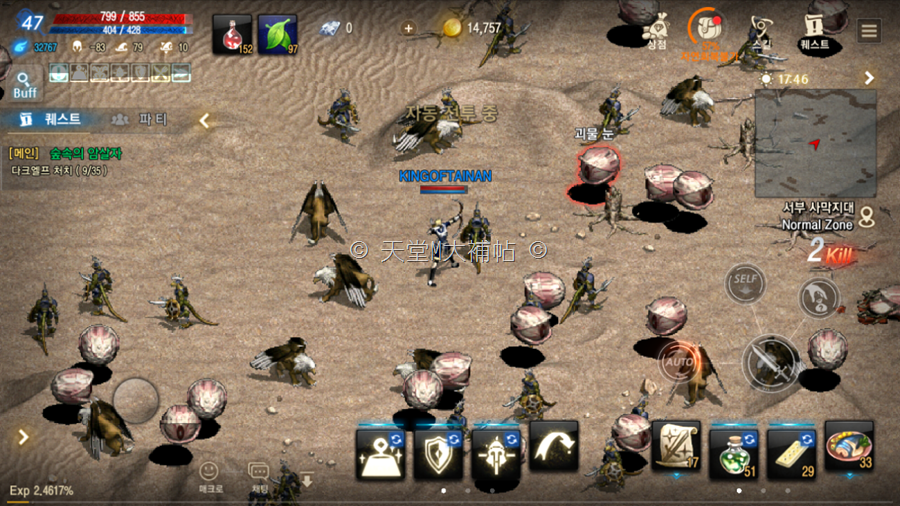
Task: Use the green potion flask with 51 count
Action: coord(734,447)
